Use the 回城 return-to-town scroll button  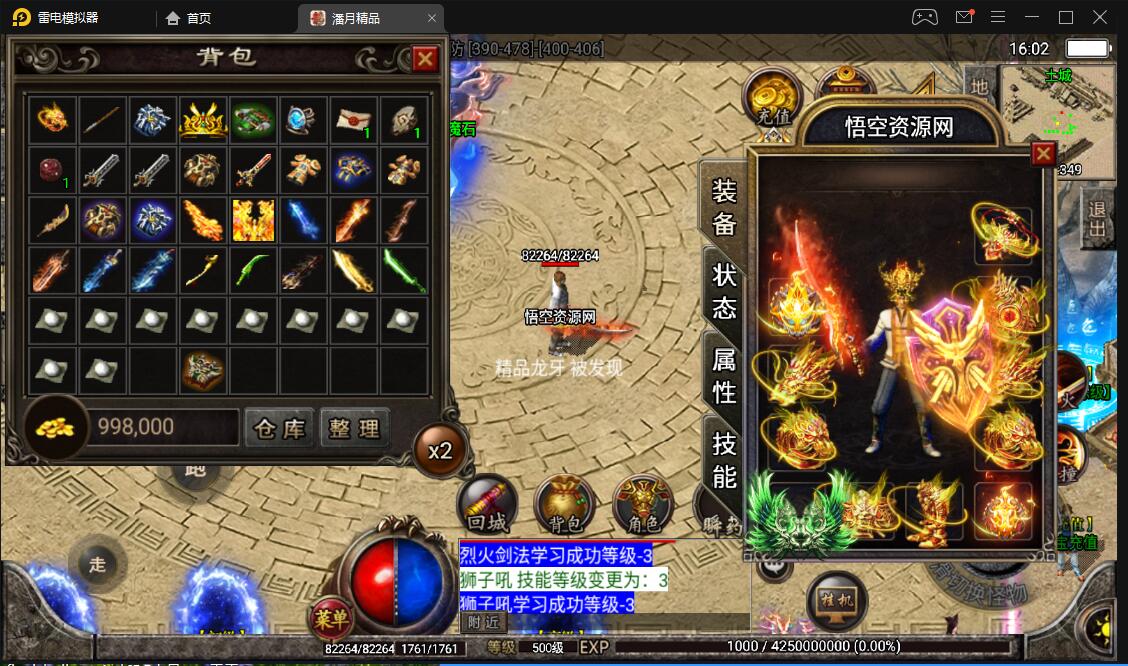click(x=487, y=503)
